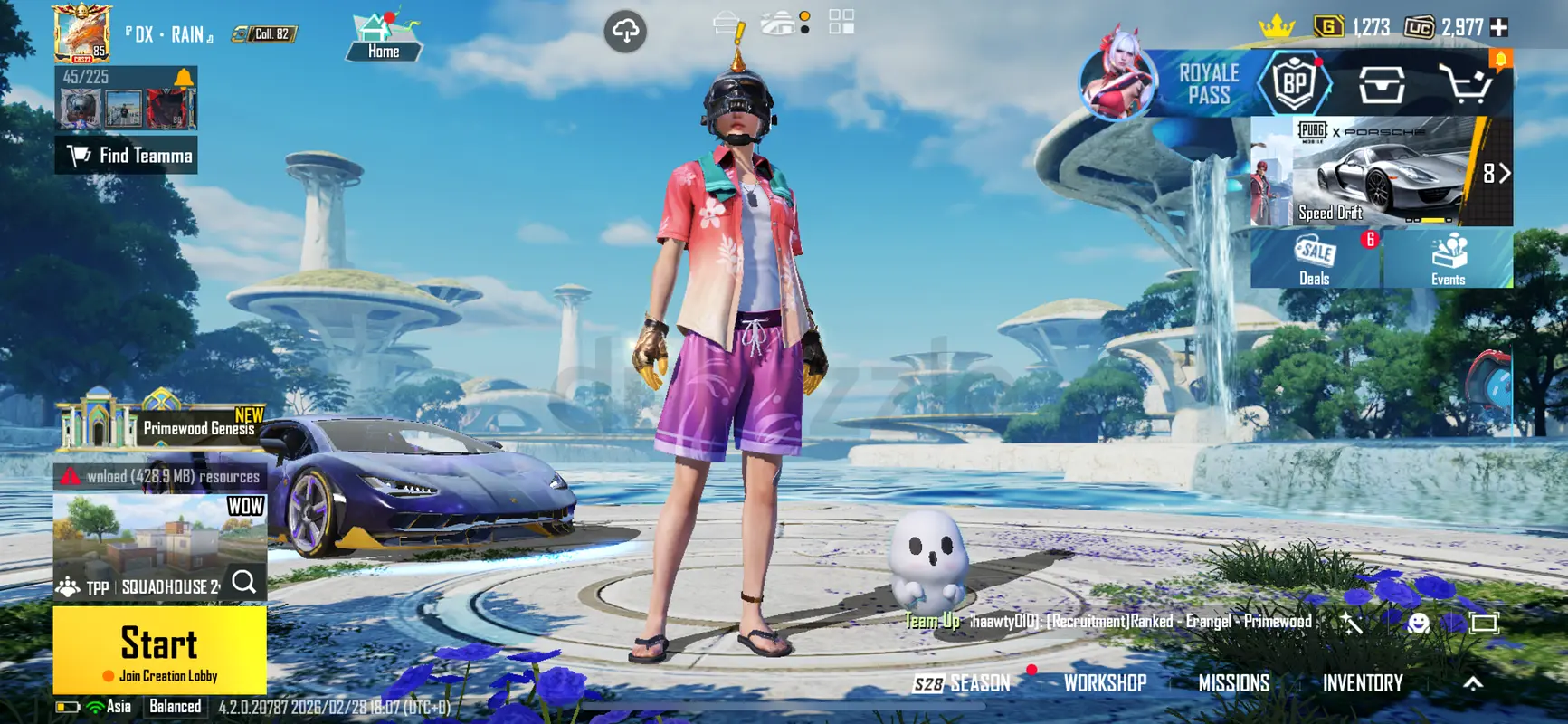Open the emote smiley icon

(1418, 623)
